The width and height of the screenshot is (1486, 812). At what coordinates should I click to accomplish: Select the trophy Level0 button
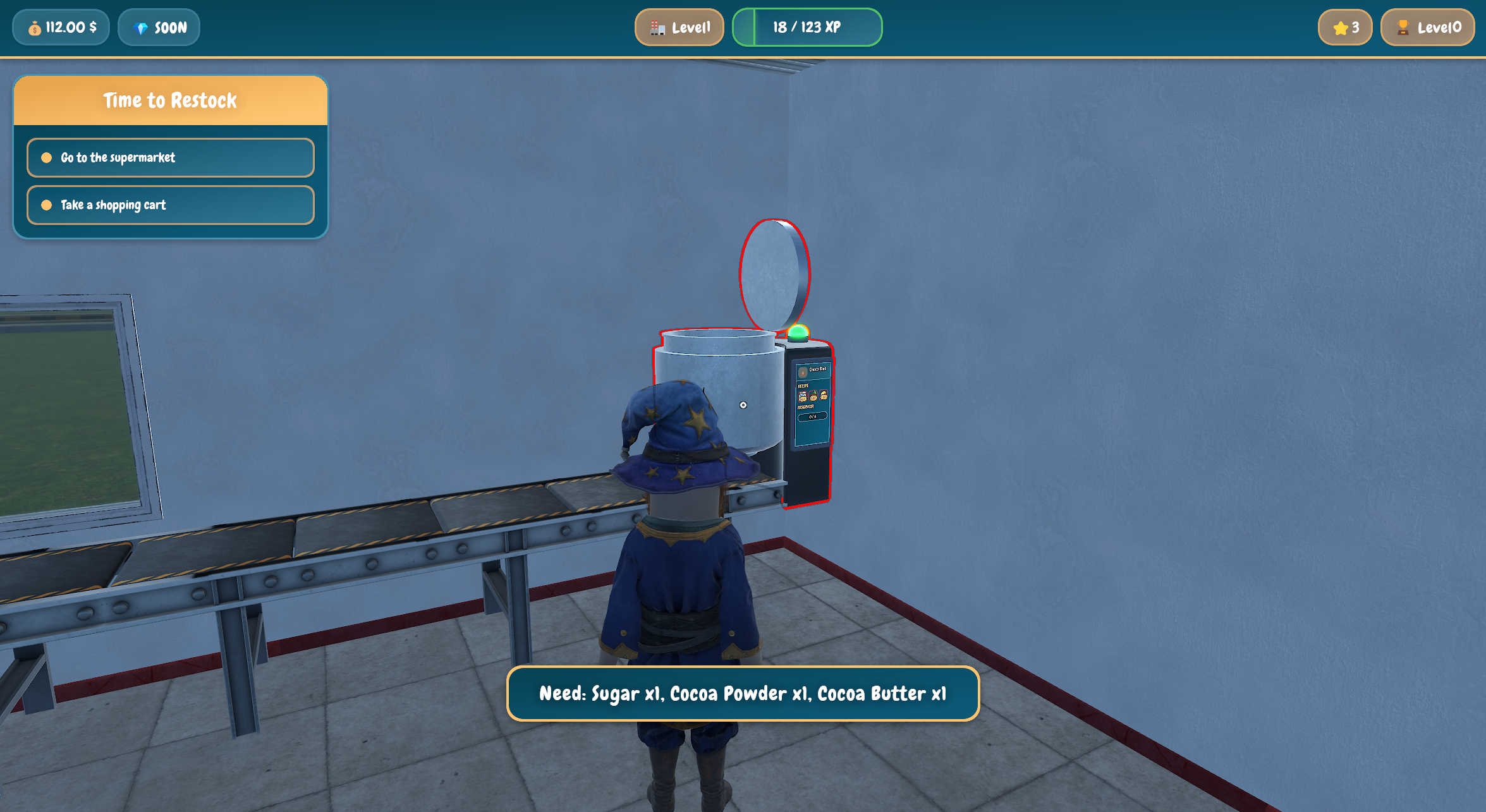[1427, 27]
